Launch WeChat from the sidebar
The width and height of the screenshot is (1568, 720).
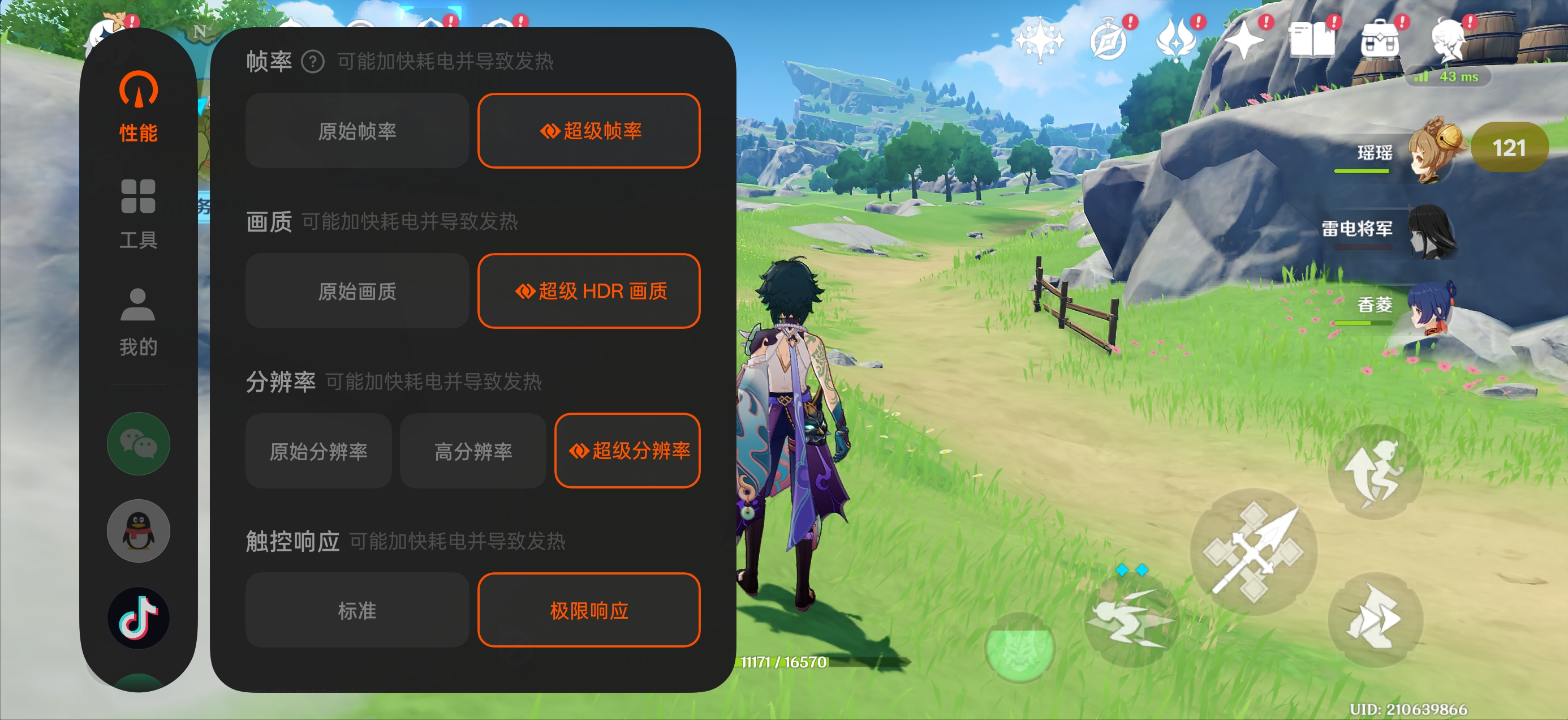[138, 443]
